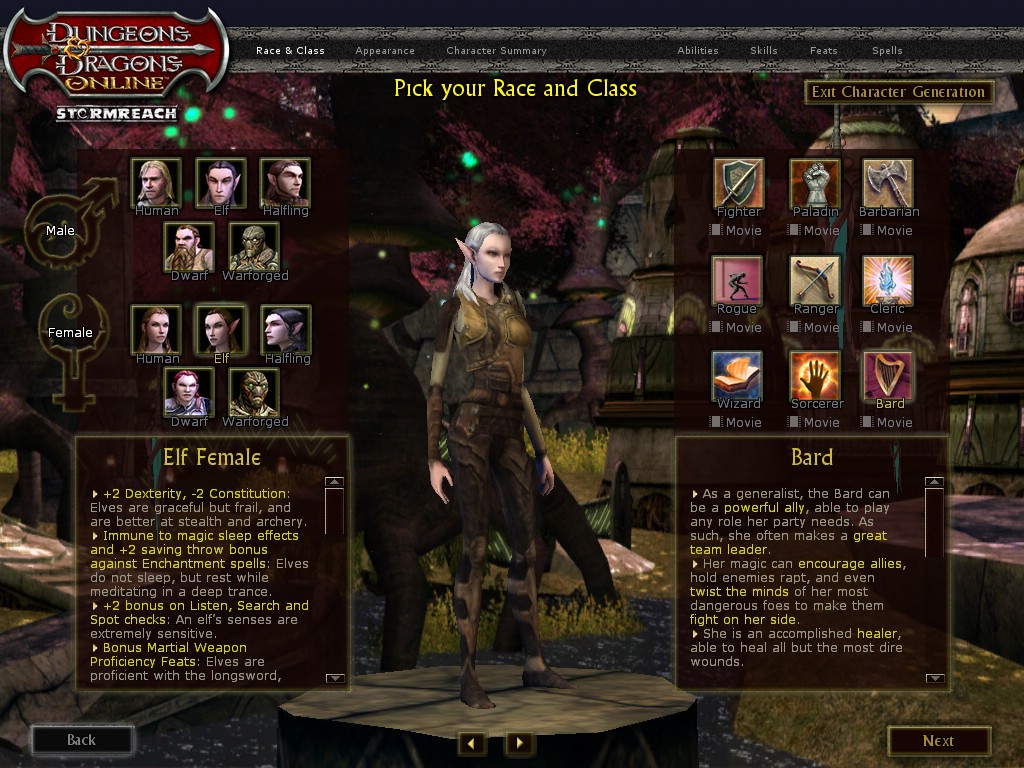Select the Rogue class
Viewport: 1024px width, 768px height.
click(738, 281)
